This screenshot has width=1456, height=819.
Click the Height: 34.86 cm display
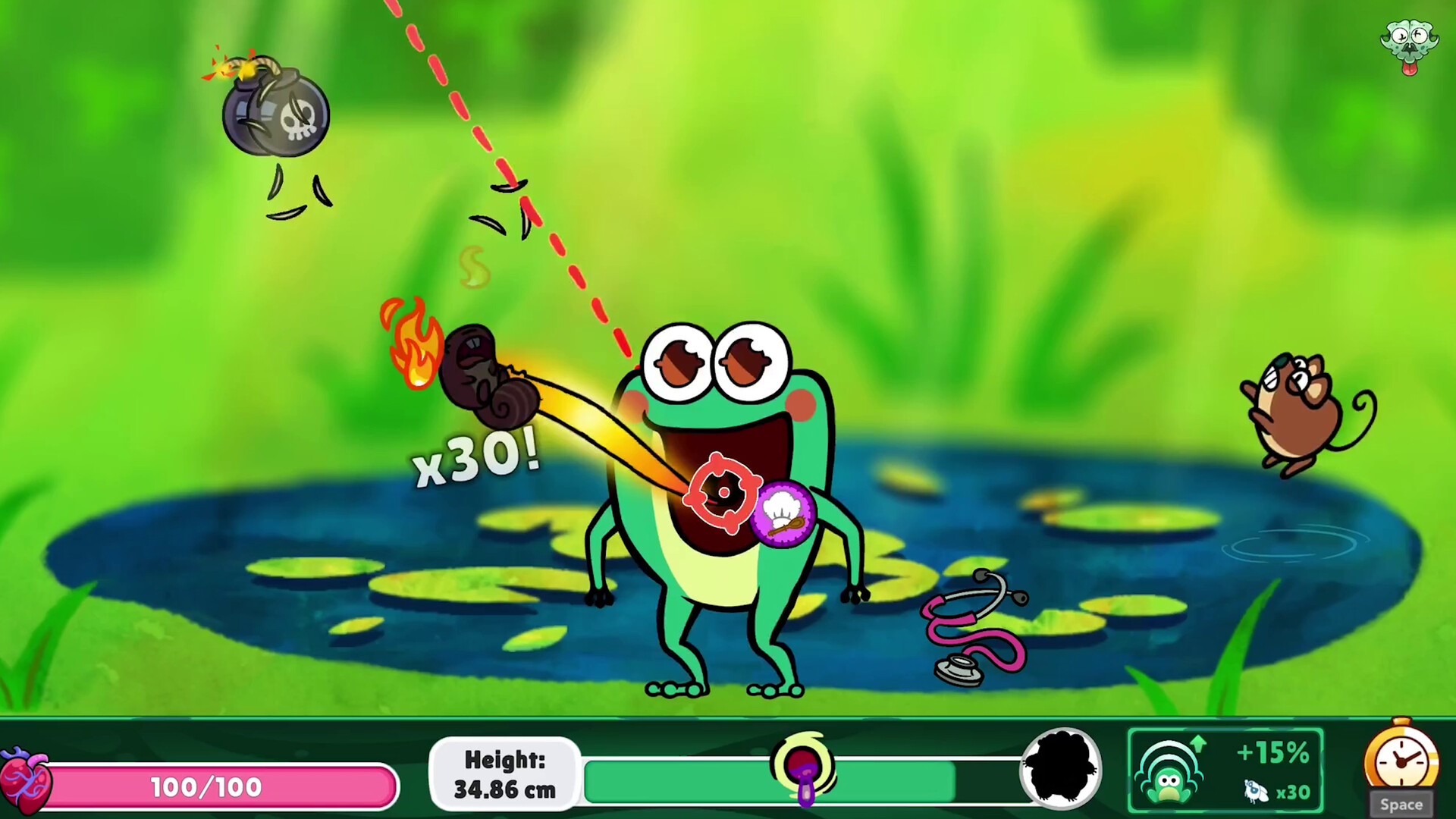(504, 773)
